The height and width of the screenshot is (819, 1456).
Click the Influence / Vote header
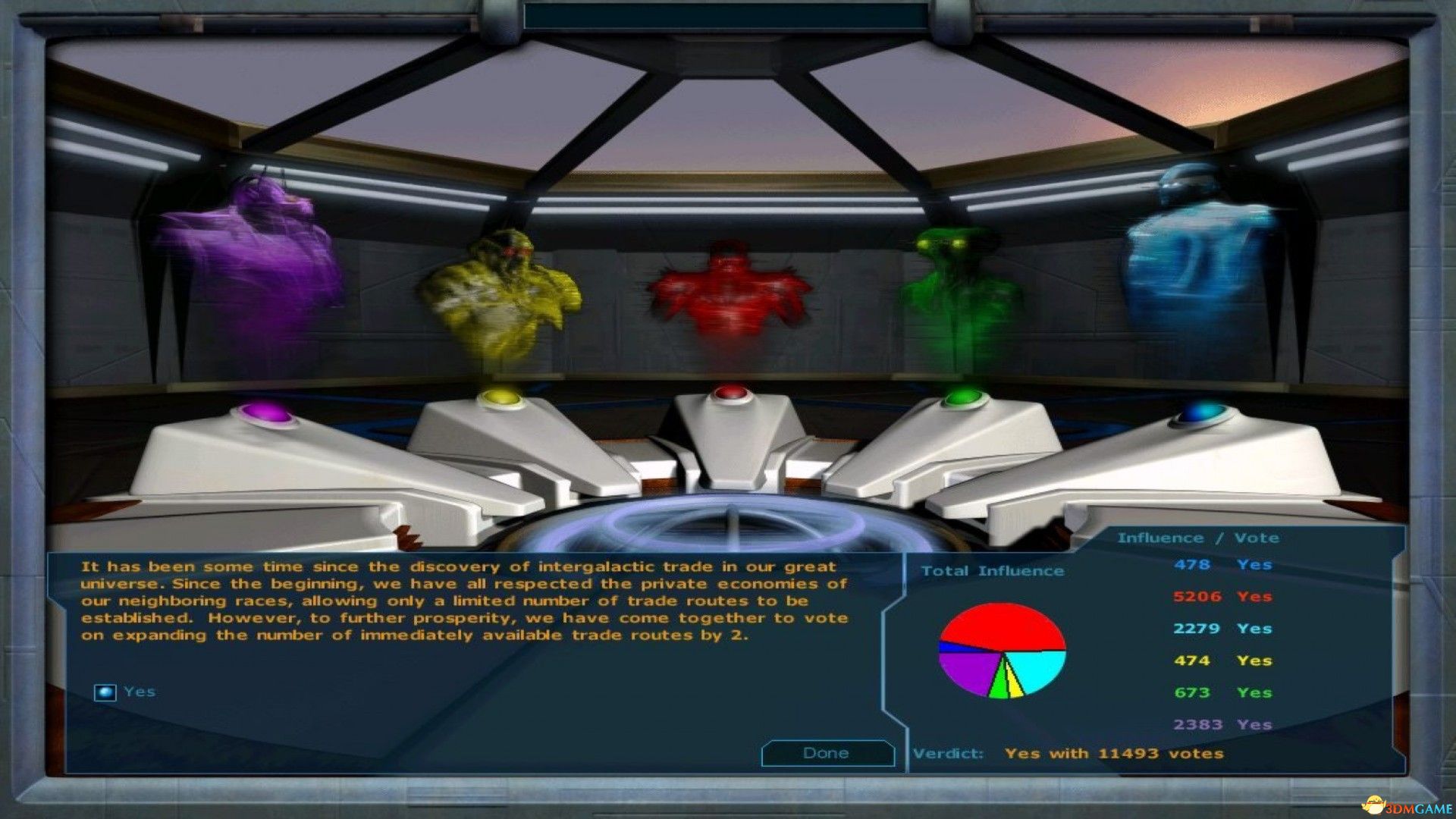[x=1198, y=538]
